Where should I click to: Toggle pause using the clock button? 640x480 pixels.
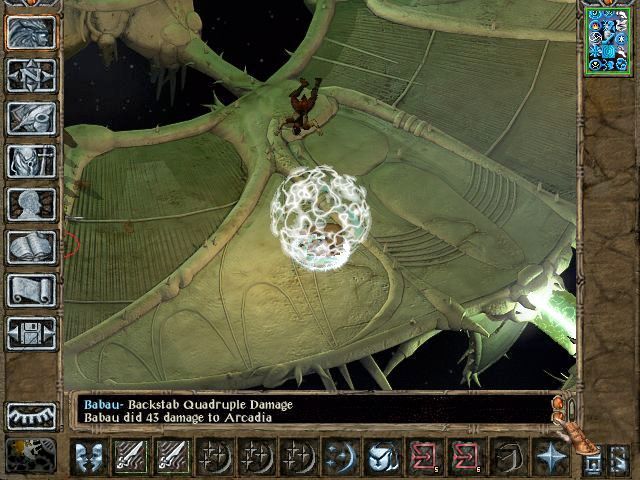(x=32, y=455)
